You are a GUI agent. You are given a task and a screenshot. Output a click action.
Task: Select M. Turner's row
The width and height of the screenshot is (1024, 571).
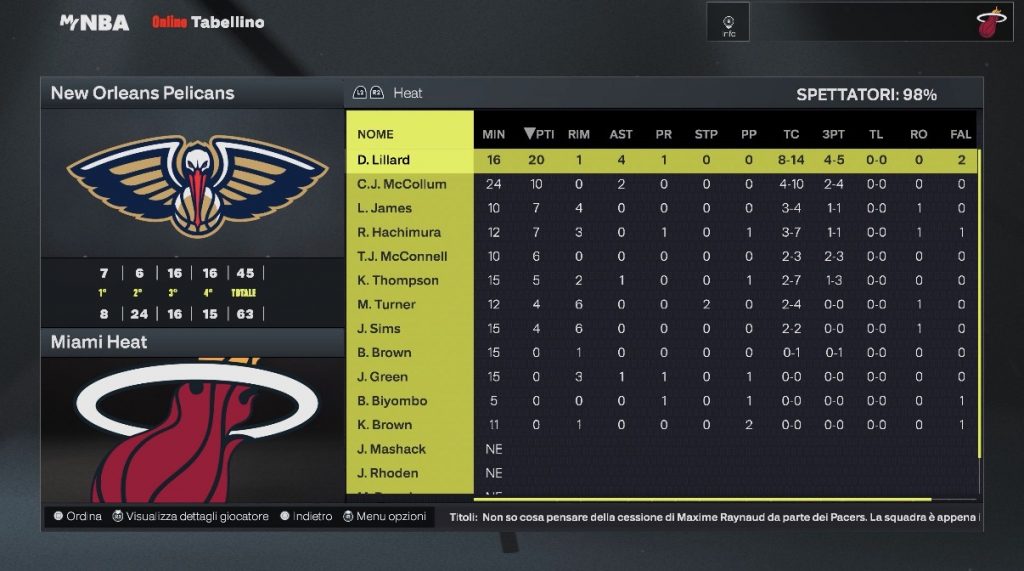coord(386,304)
